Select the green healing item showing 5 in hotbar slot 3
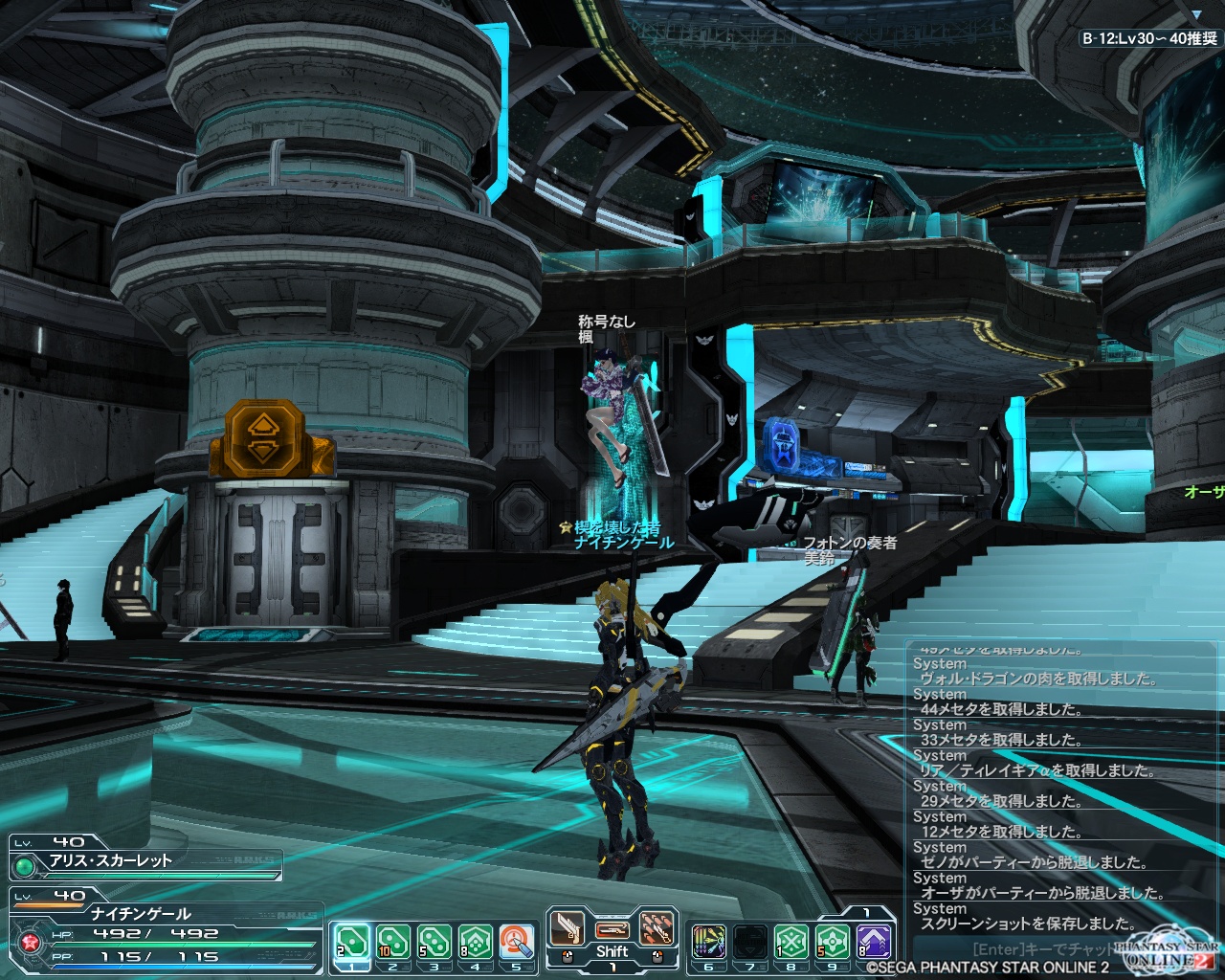 click(x=434, y=943)
